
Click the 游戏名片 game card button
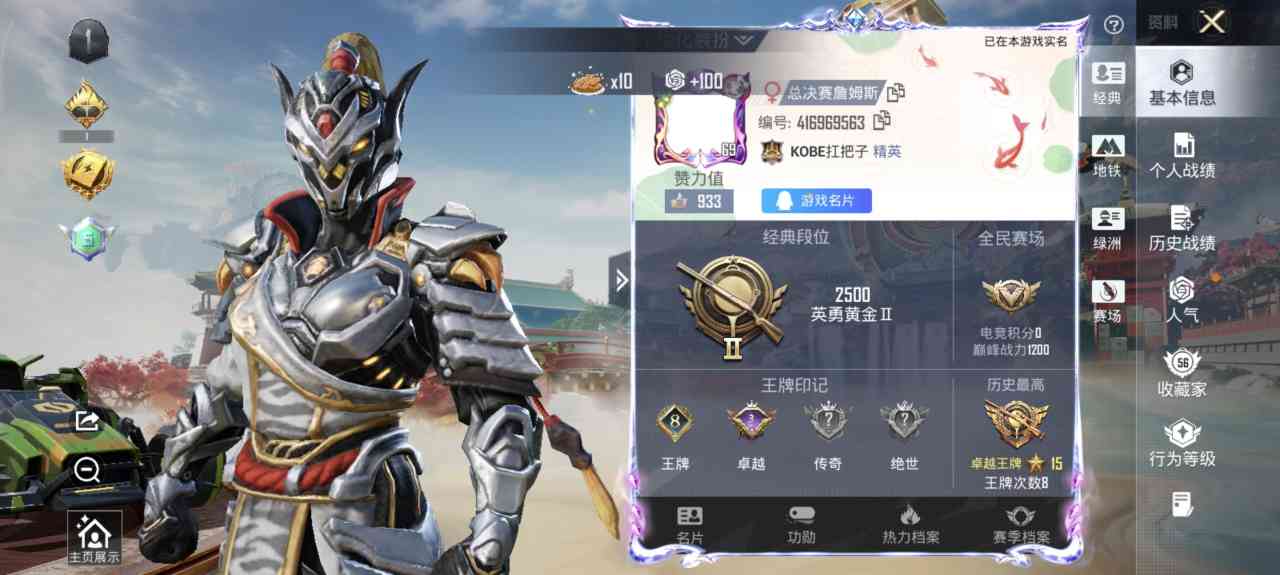816,201
